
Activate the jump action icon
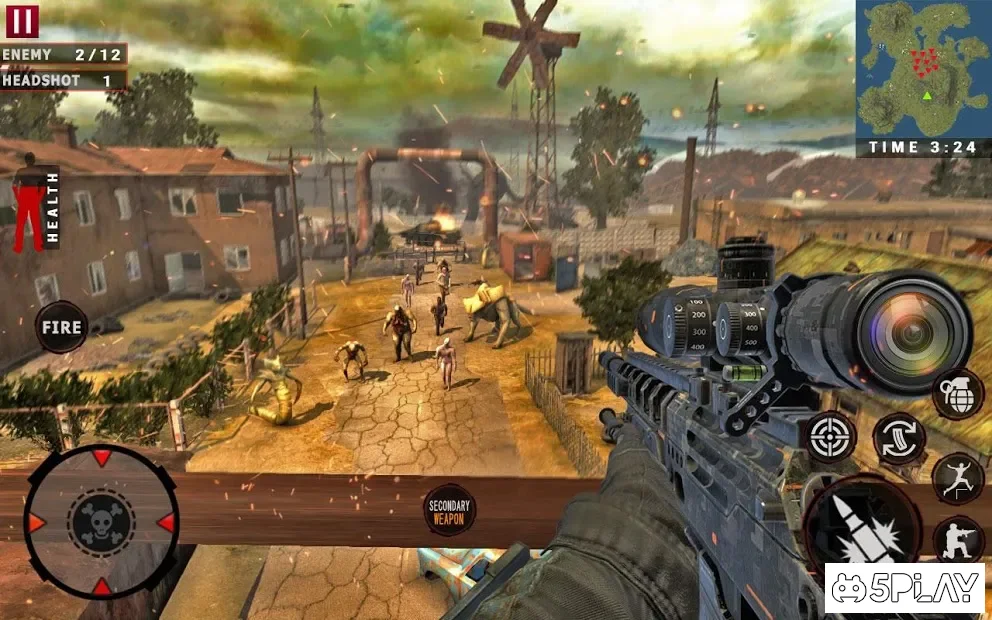point(957,478)
